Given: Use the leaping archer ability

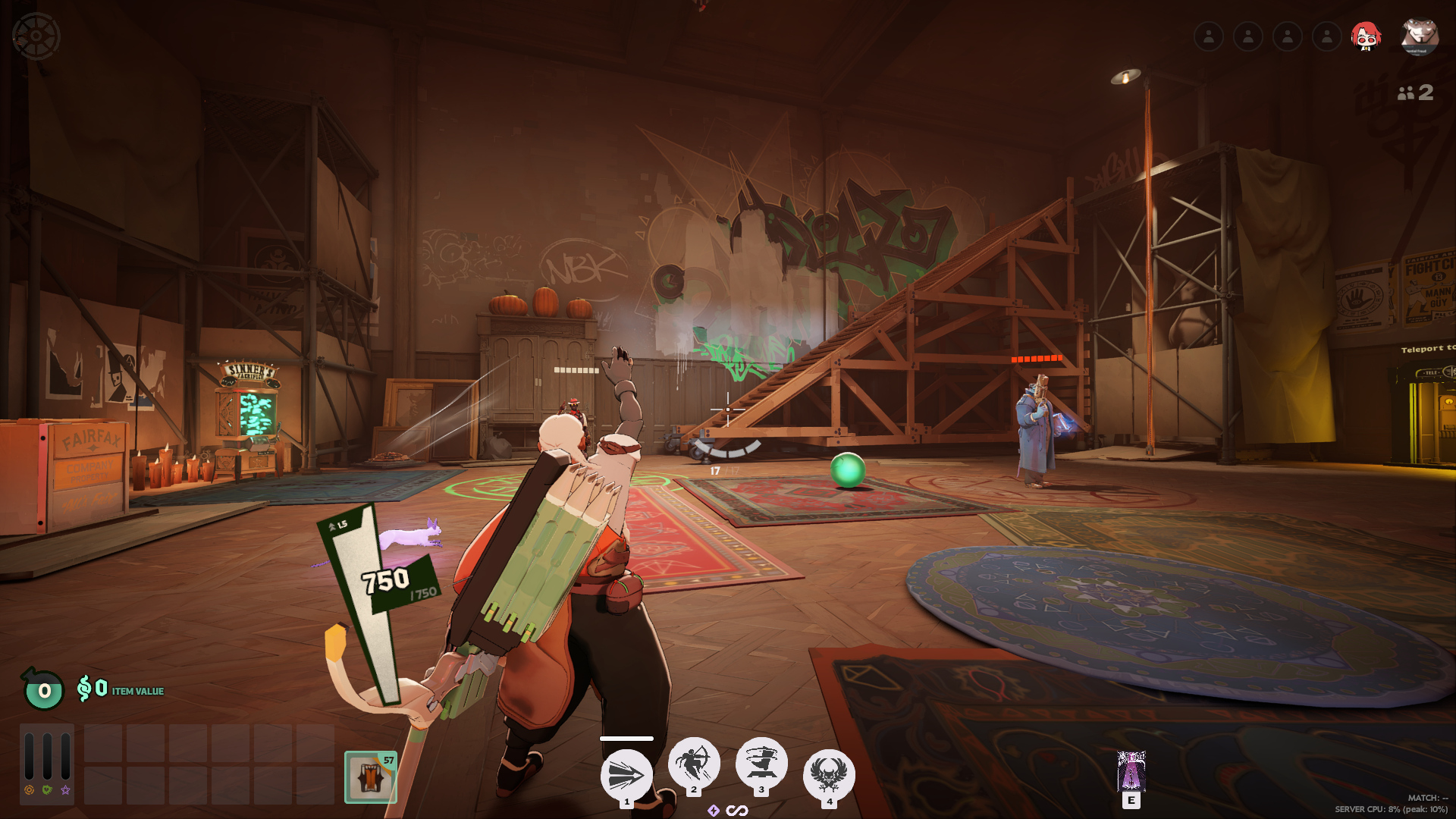Looking at the screenshot, I should coord(693,762).
